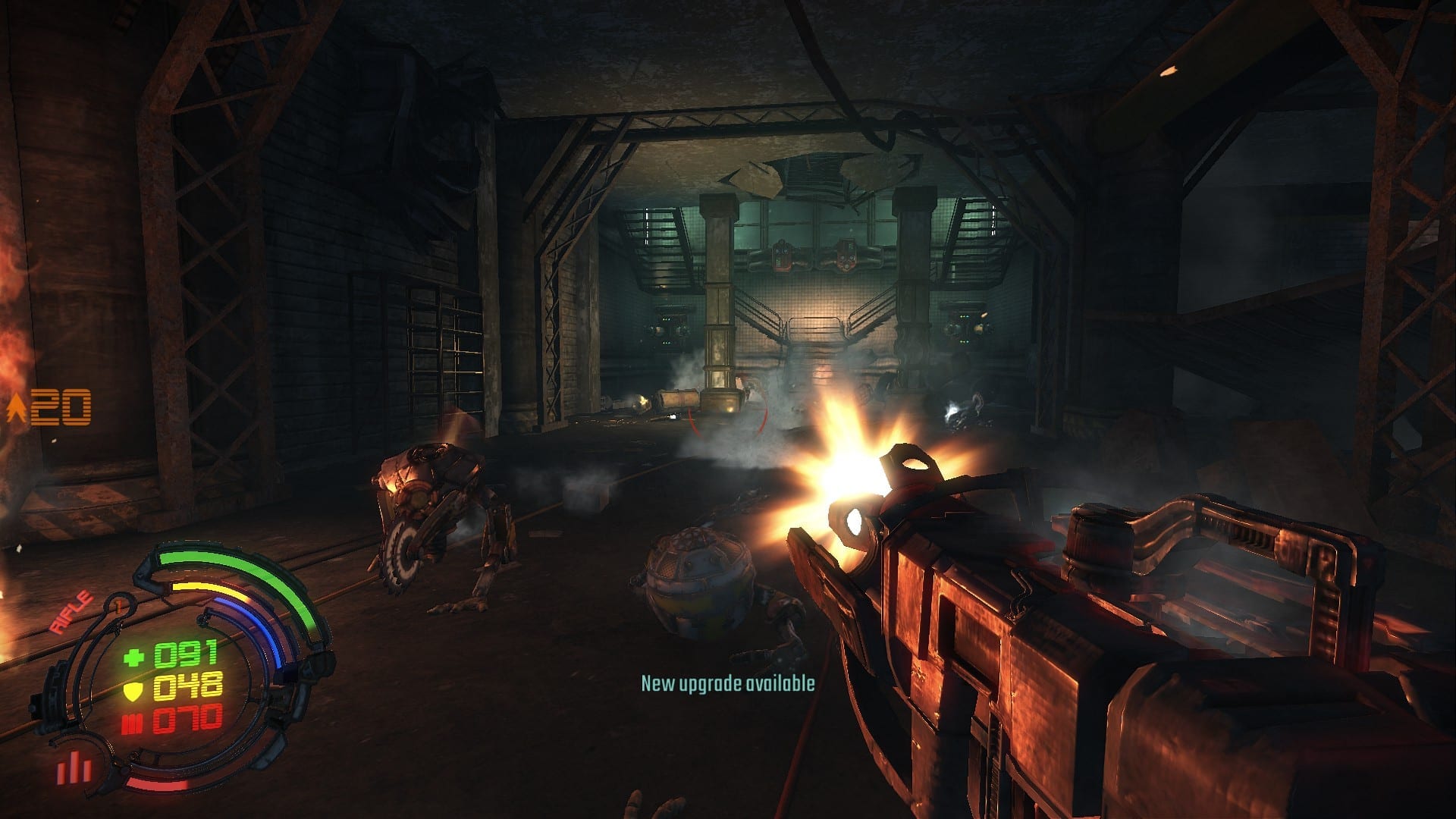Image resolution: width=1456 pixels, height=819 pixels.
Task: Click the red three-bar icon on the HUD
Action: [74, 767]
